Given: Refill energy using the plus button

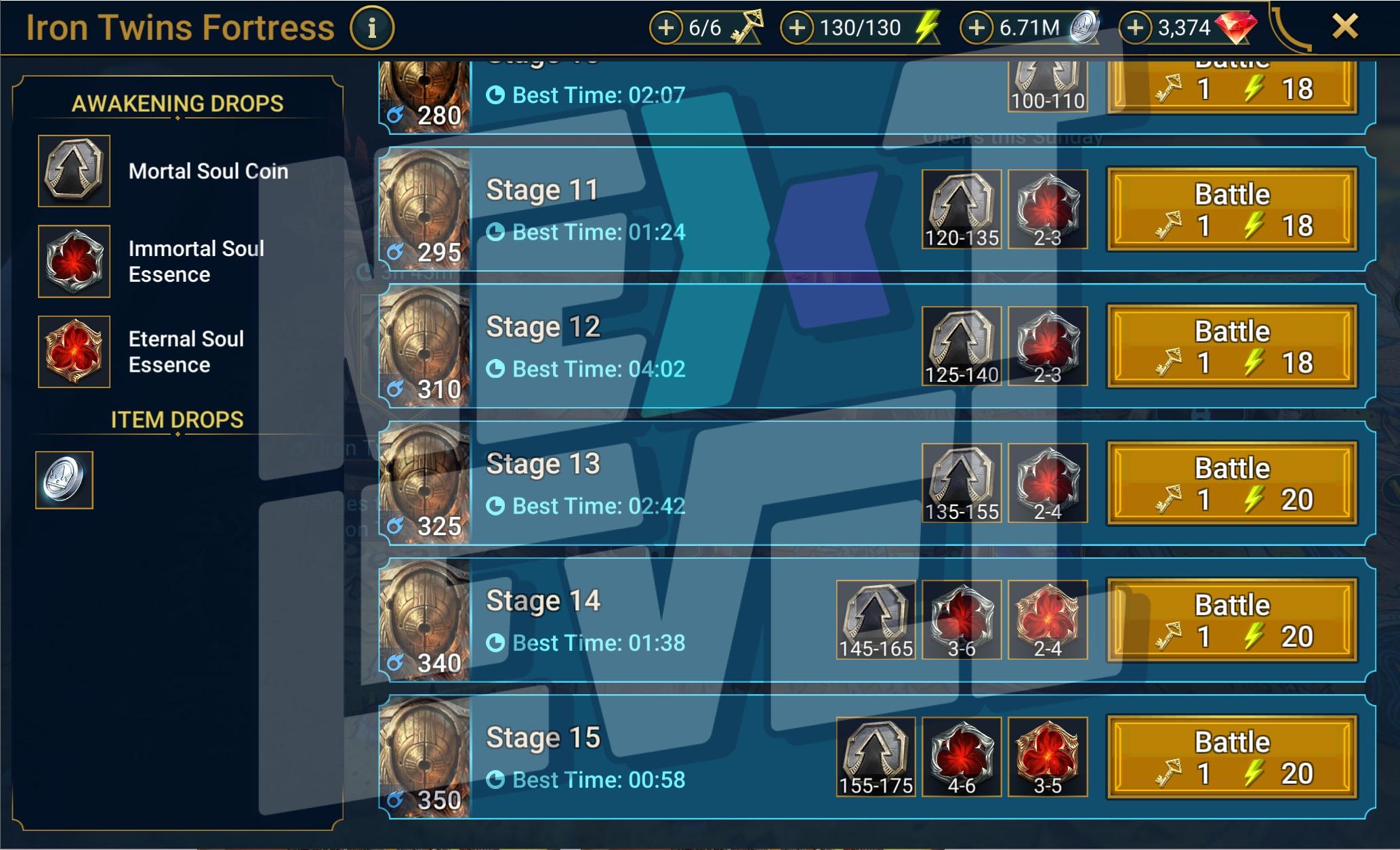Looking at the screenshot, I should (797, 28).
